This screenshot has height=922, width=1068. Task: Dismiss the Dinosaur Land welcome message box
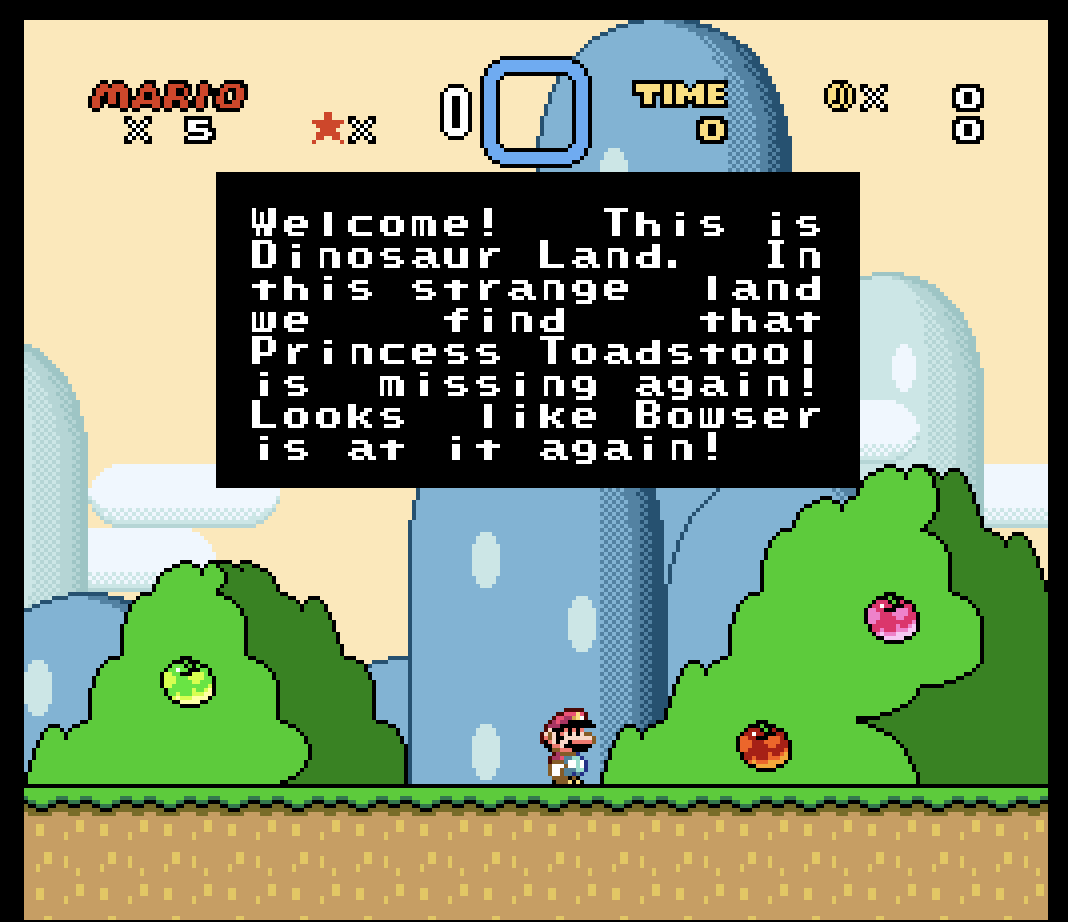(x=537, y=330)
